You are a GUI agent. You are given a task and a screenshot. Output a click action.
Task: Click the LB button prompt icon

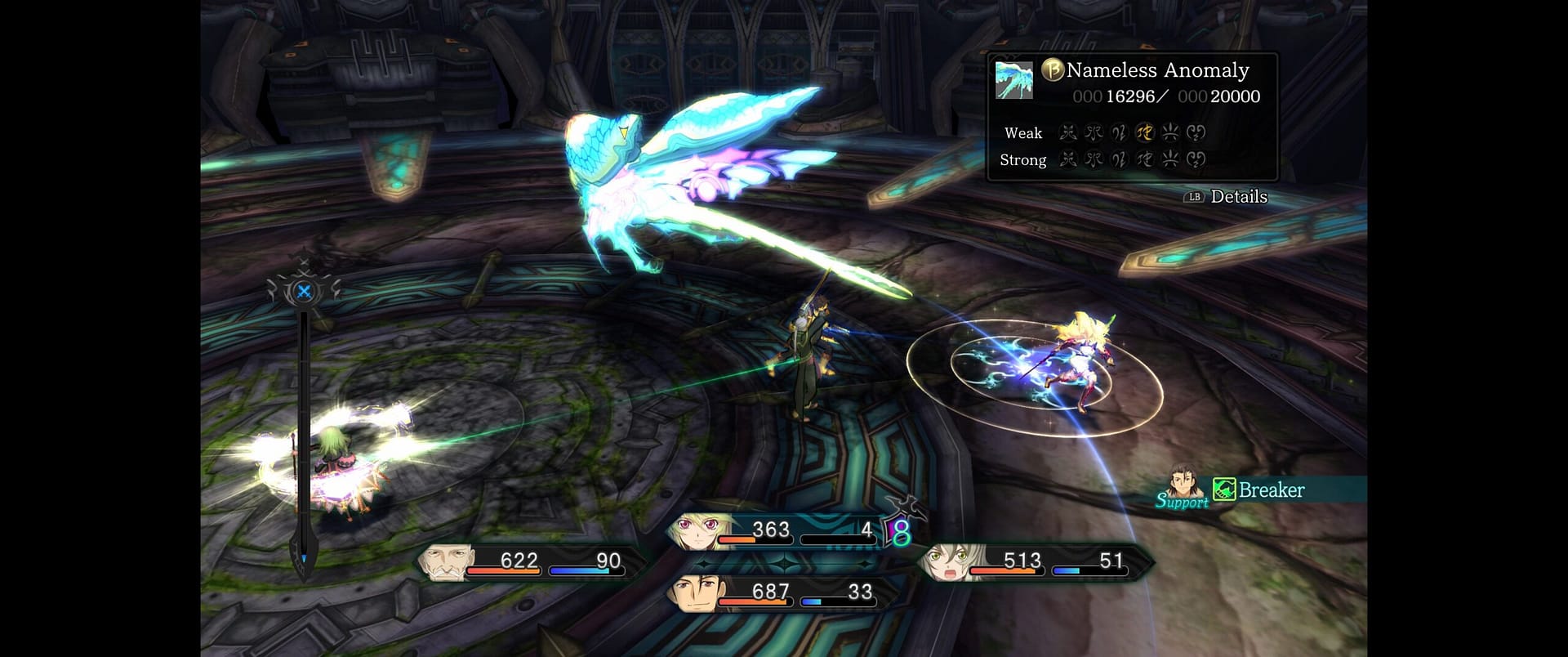(x=1193, y=197)
